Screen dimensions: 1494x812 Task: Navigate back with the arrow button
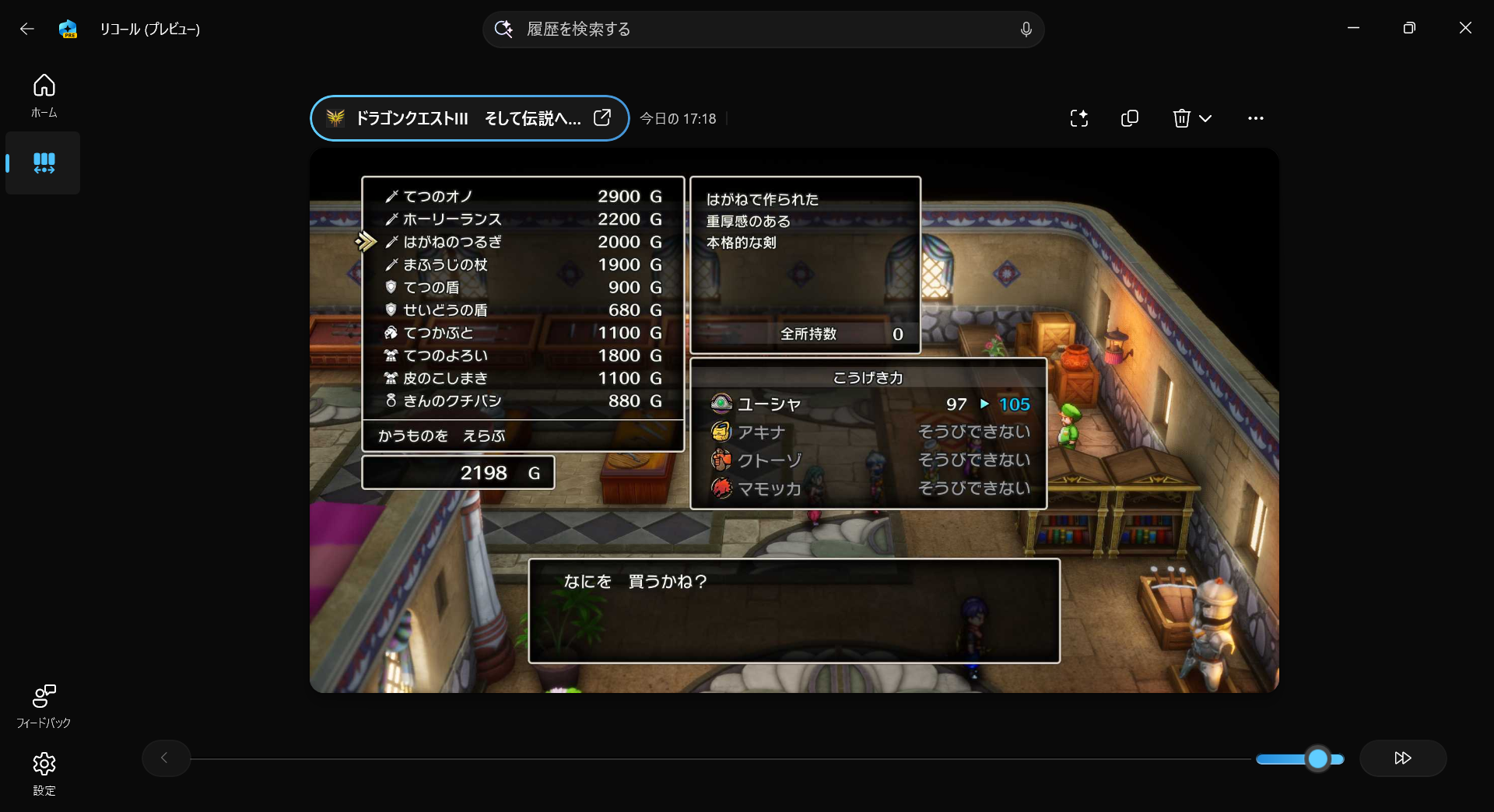click(x=28, y=29)
